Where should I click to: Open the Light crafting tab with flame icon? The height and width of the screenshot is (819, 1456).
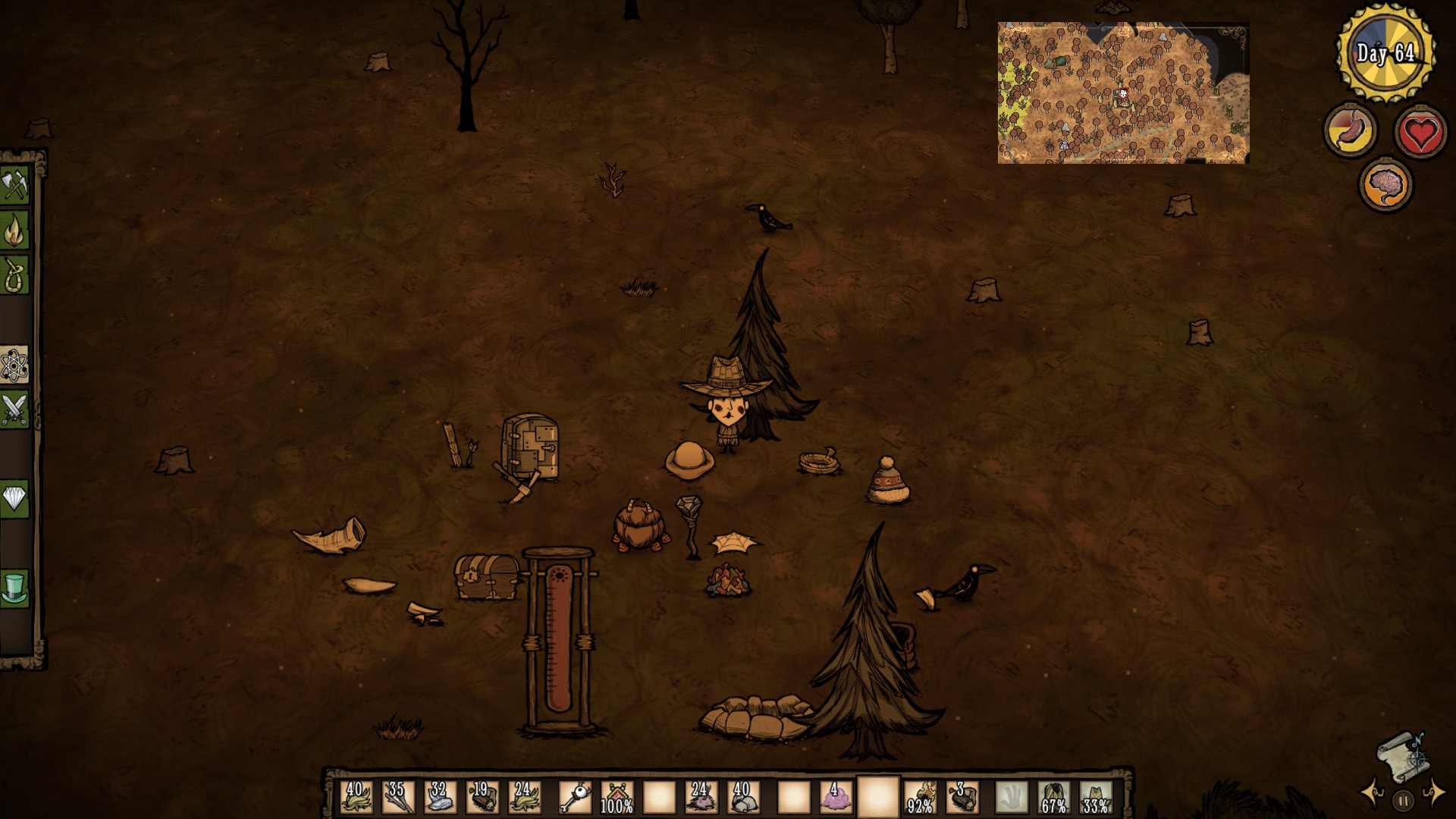(x=14, y=231)
